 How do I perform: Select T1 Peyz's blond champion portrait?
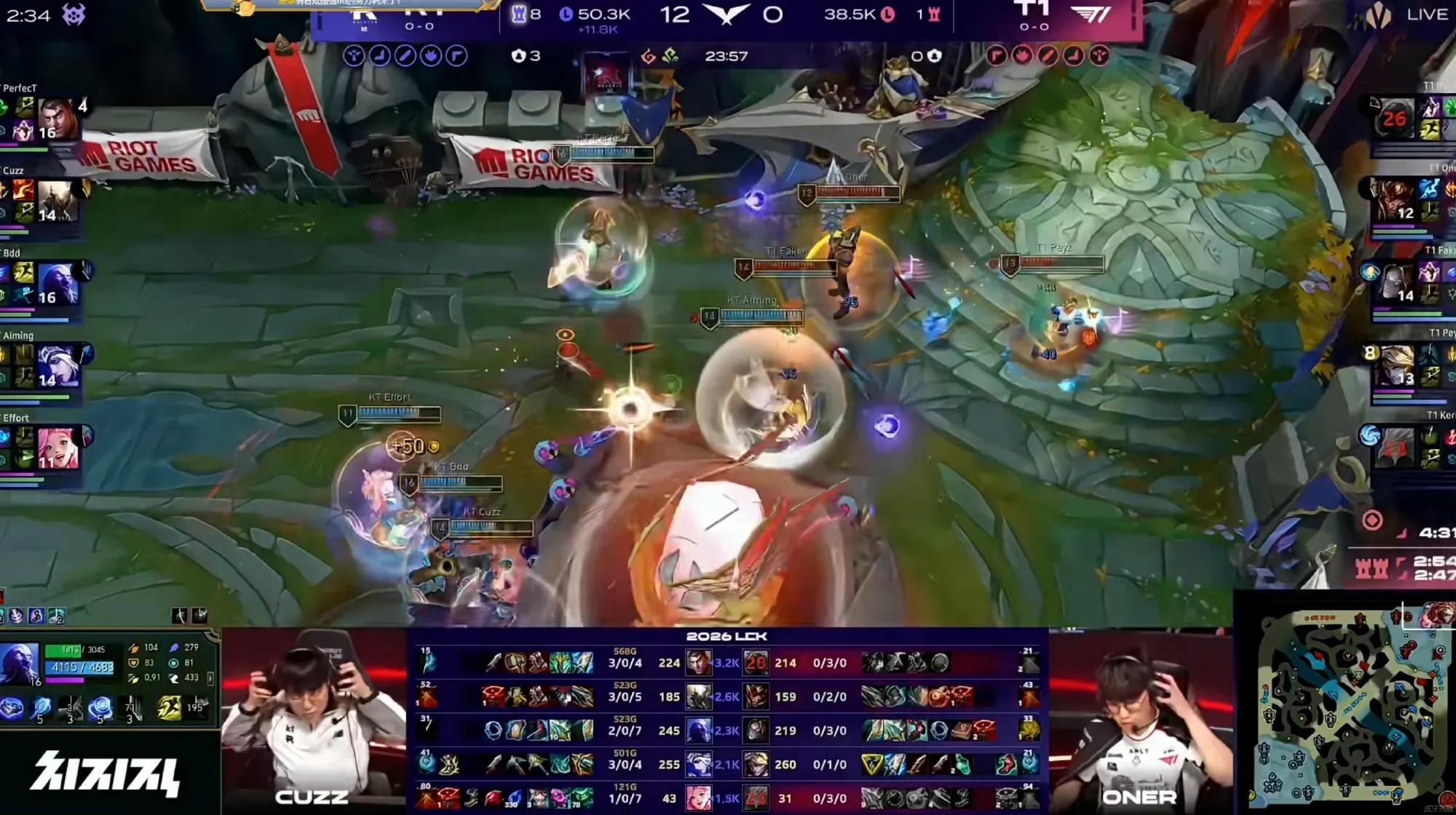click(1394, 365)
